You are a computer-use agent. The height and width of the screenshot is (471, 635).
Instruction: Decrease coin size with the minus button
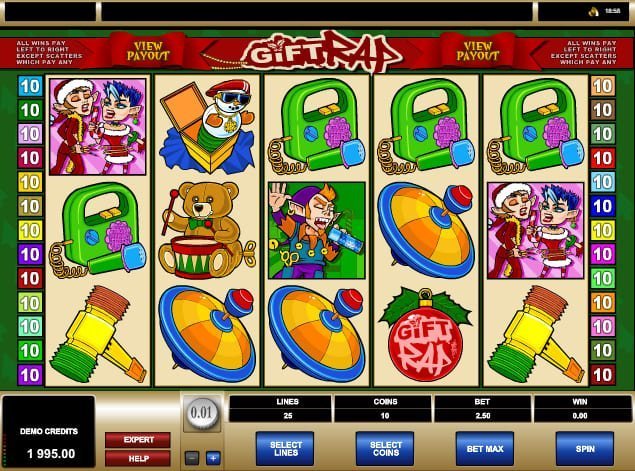point(190,457)
